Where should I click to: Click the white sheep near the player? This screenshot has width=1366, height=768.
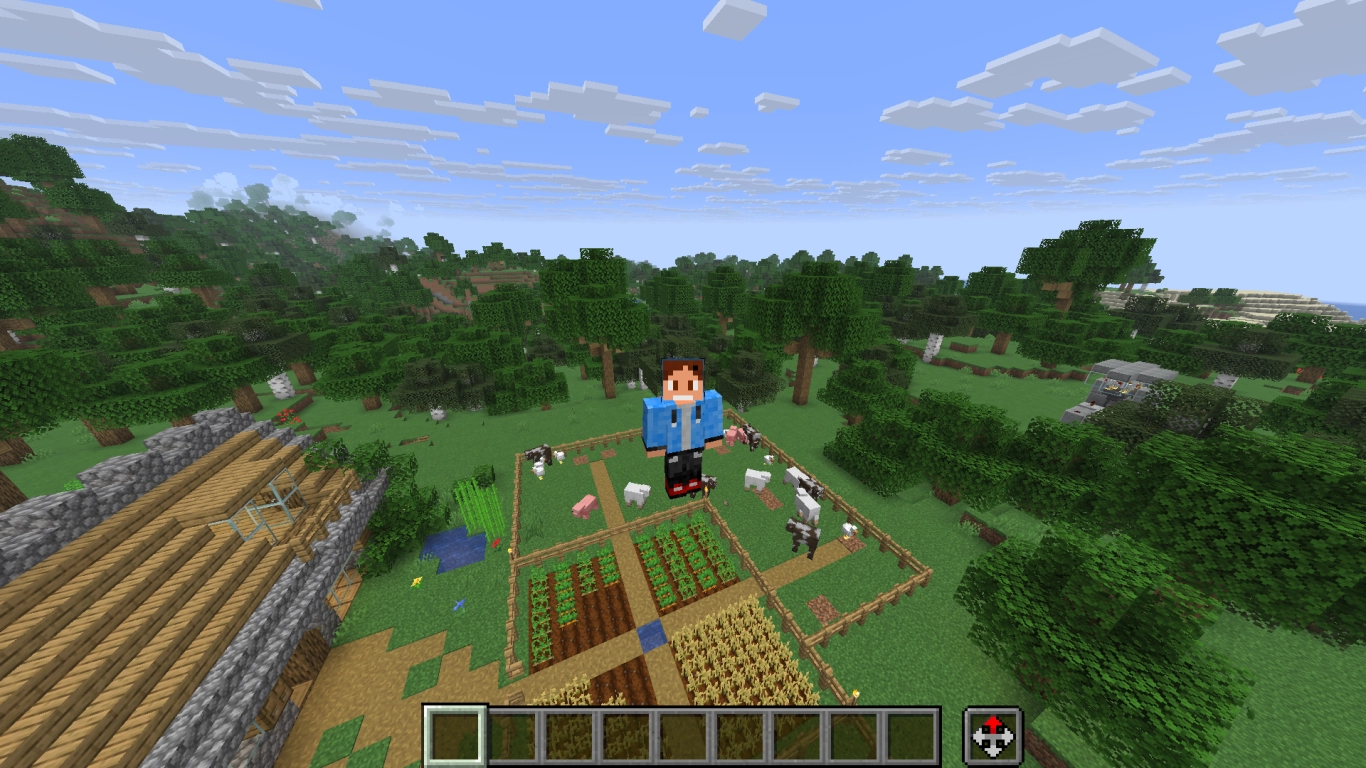pyautogui.click(x=636, y=494)
